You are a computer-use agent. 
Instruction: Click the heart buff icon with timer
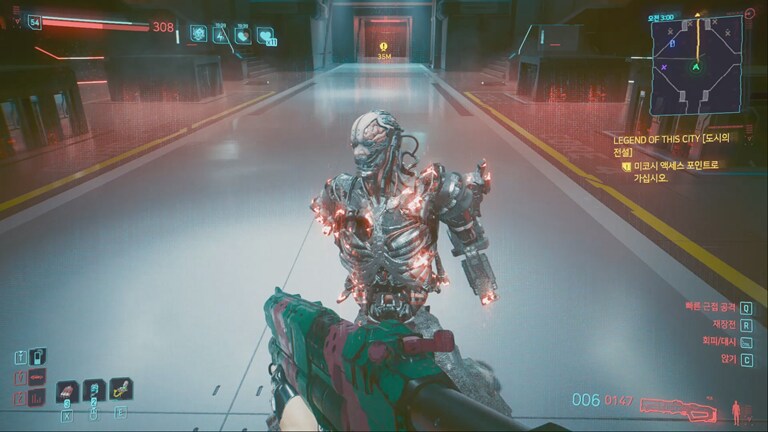pyautogui.click(x=243, y=35)
